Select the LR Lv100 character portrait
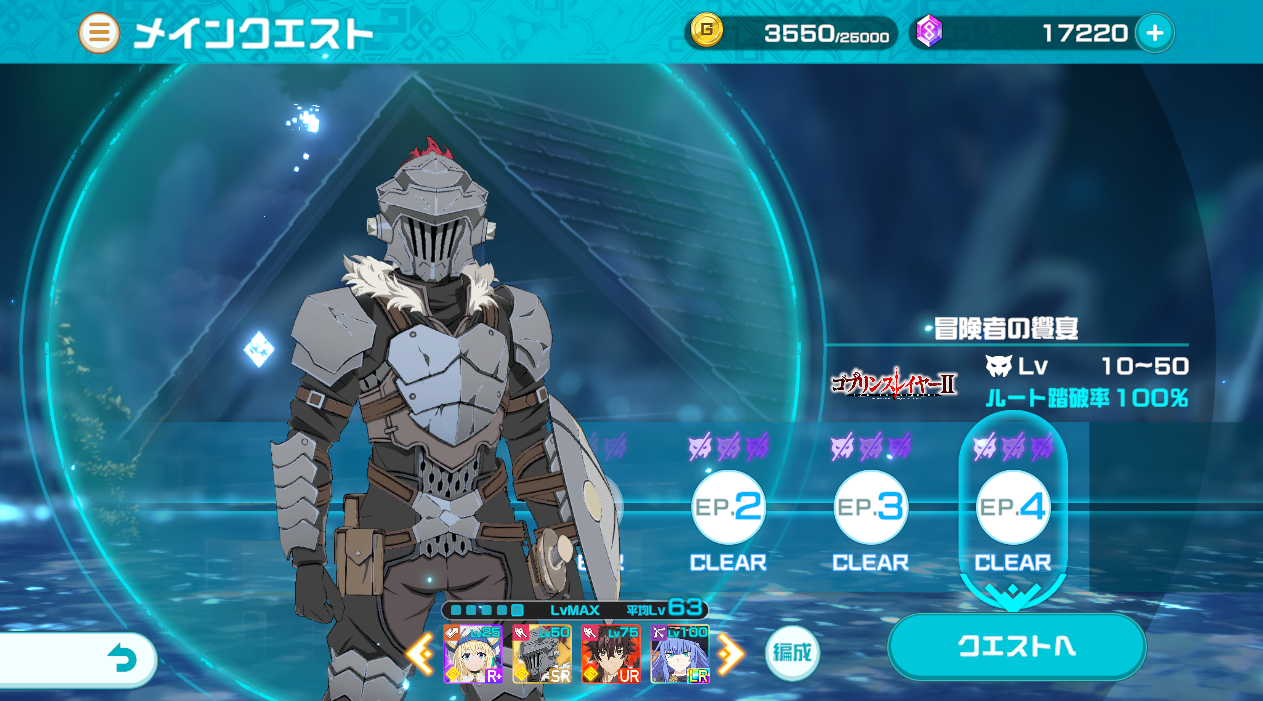Image resolution: width=1263 pixels, height=701 pixels. (680, 654)
